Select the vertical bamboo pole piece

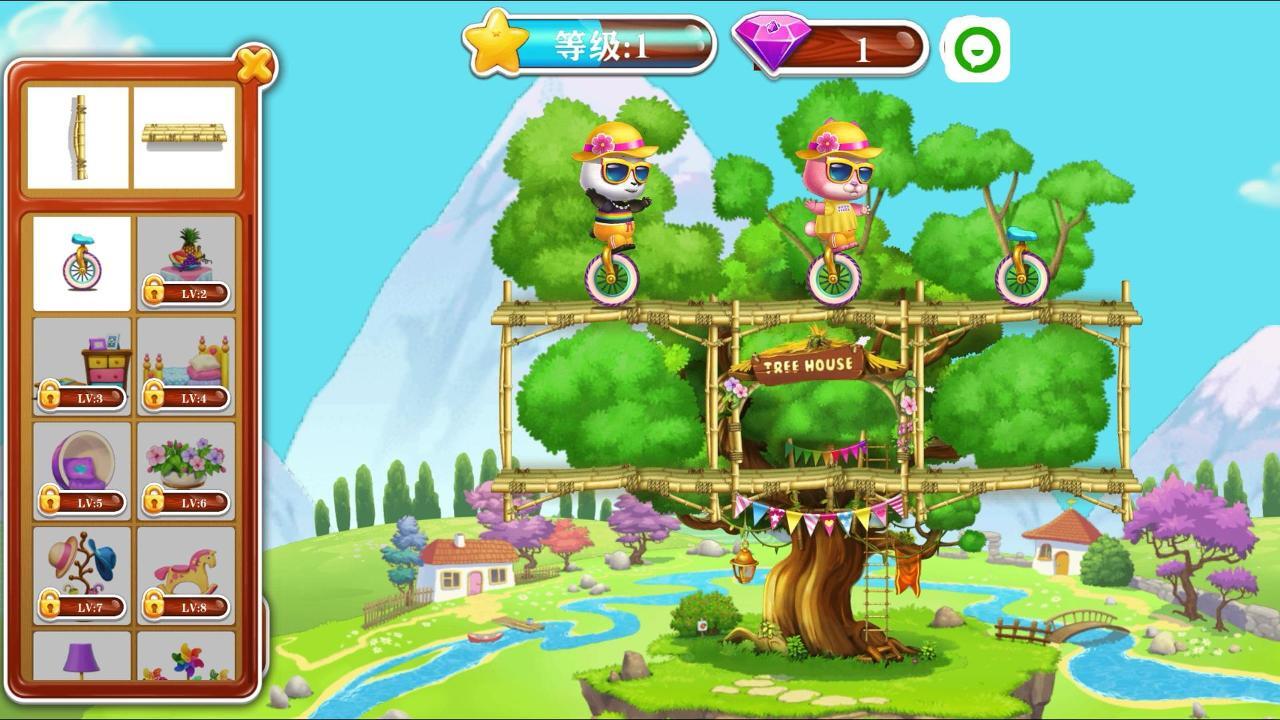[78, 138]
